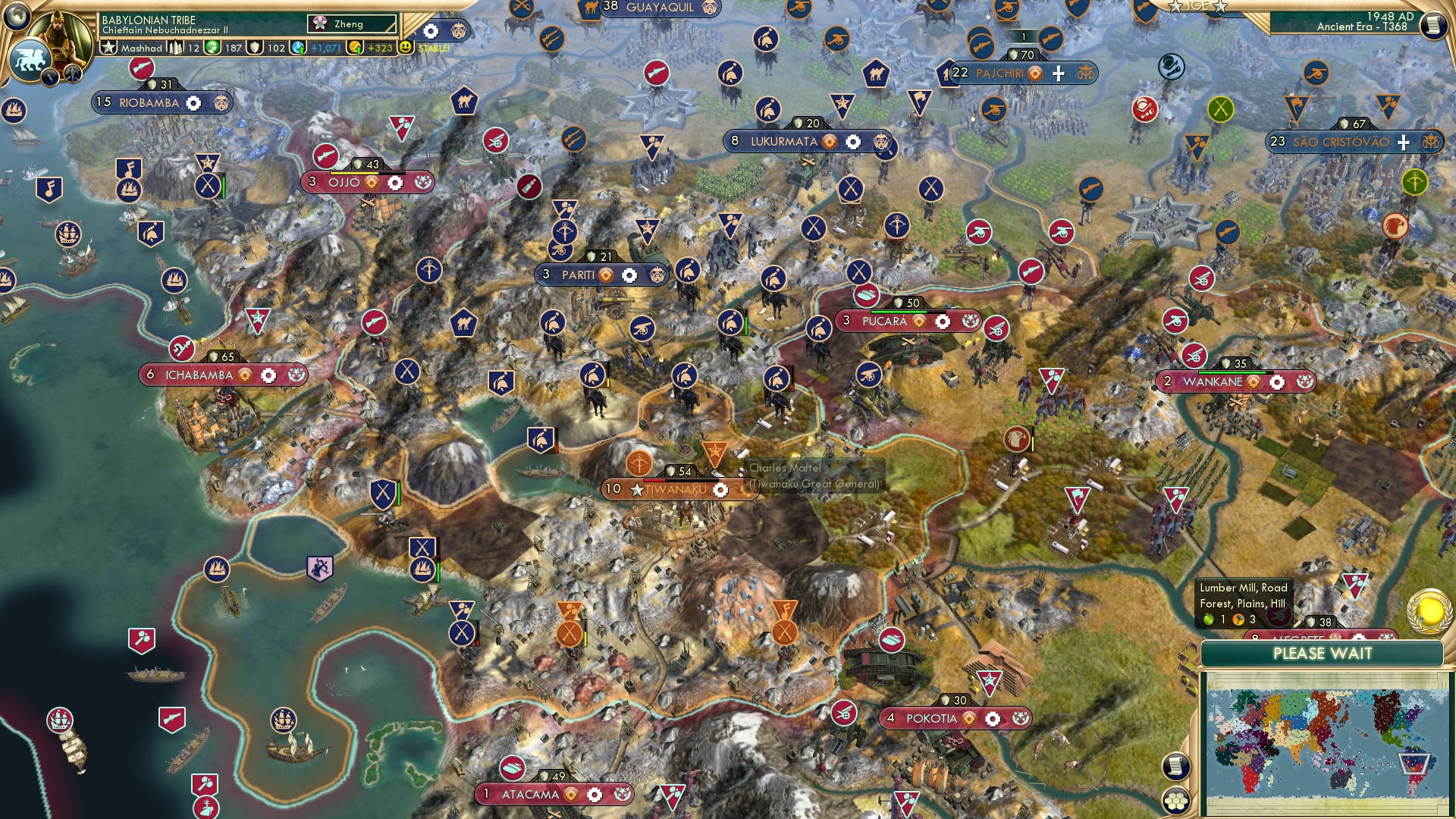Click the golden sun notification orb
1456x819 pixels.
tap(1429, 610)
